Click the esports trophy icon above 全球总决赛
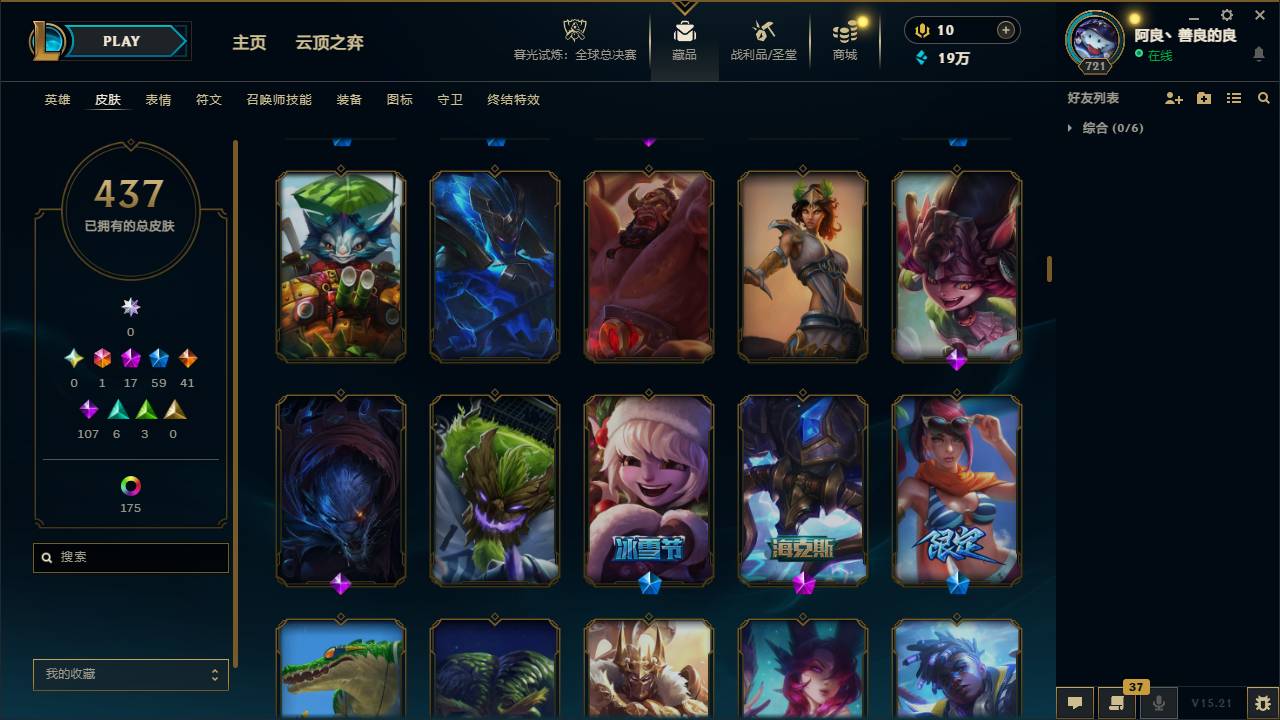Viewport: 1280px width, 720px height. point(573,30)
